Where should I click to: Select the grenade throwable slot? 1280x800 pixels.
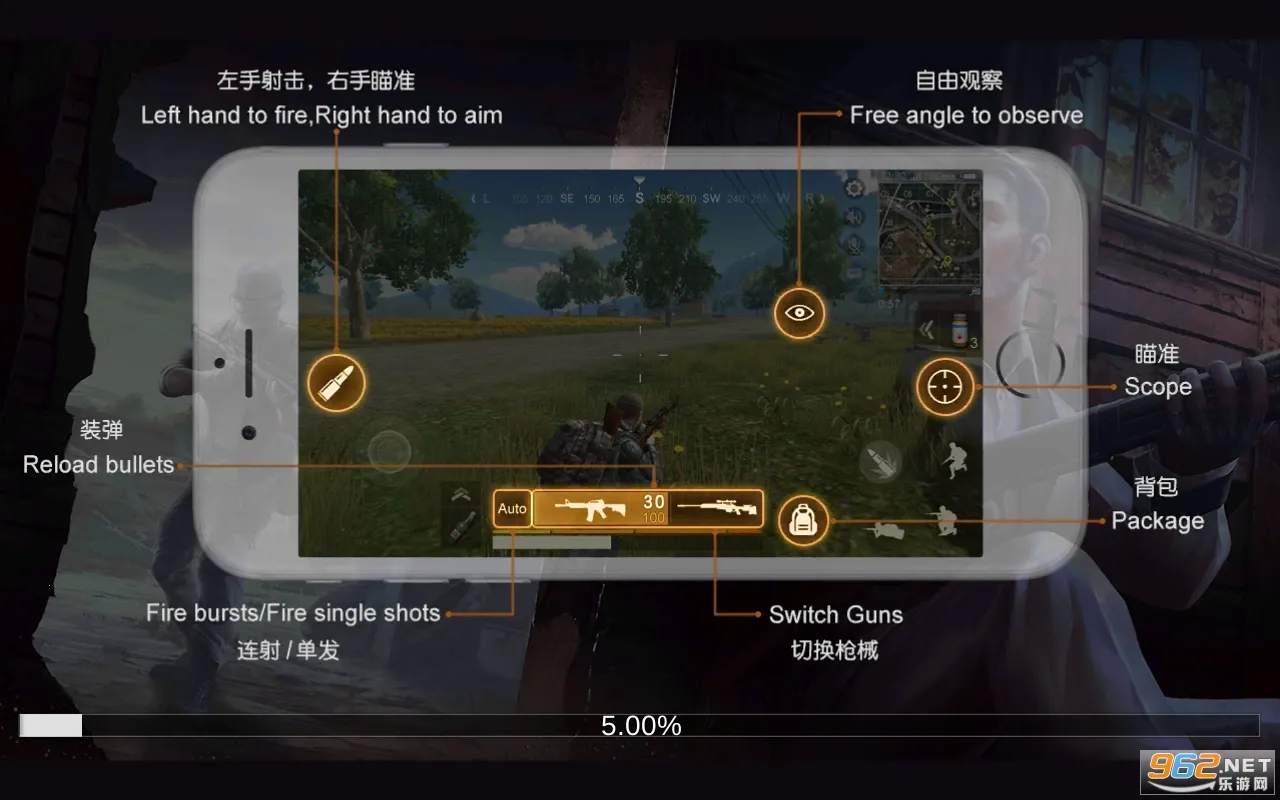460,527
